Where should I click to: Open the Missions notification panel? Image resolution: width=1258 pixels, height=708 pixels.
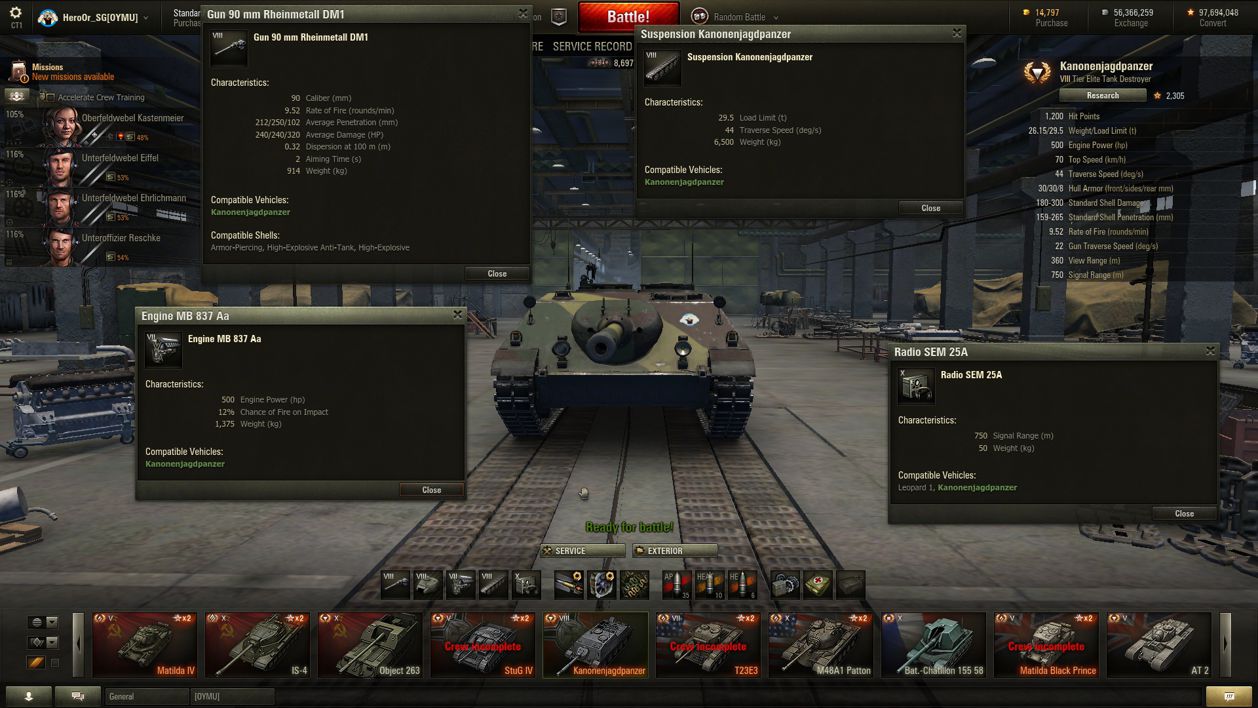pos(60,72)
